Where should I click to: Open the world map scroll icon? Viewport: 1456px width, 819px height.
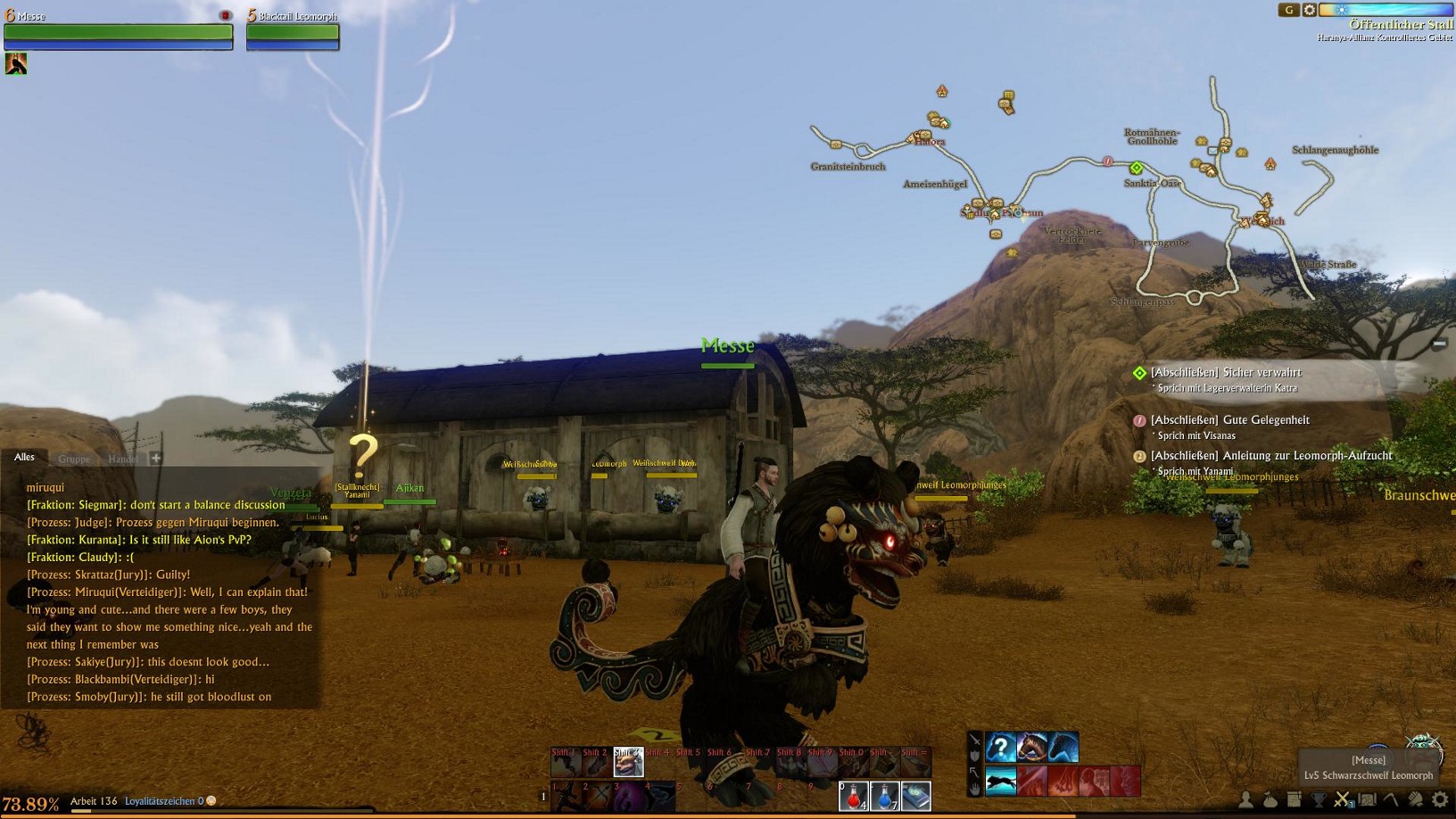click(1367, 799)
